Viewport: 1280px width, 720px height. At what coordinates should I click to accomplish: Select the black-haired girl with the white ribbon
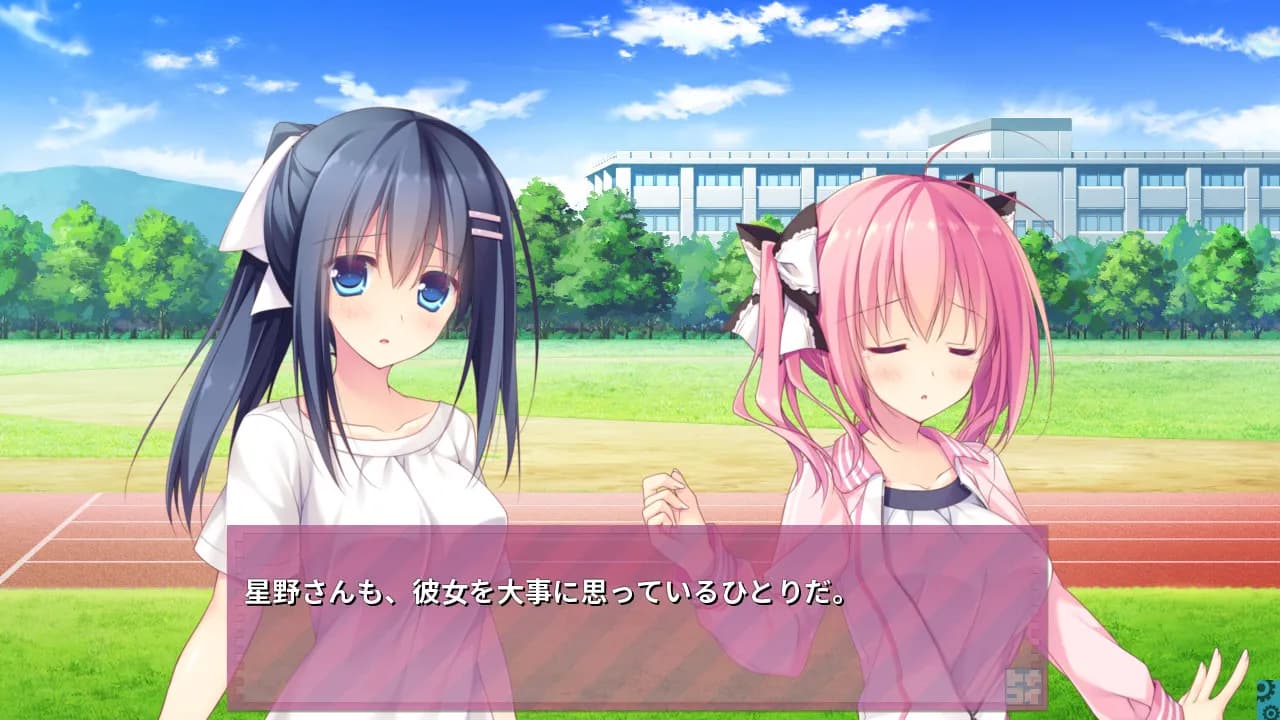[380, 330]
